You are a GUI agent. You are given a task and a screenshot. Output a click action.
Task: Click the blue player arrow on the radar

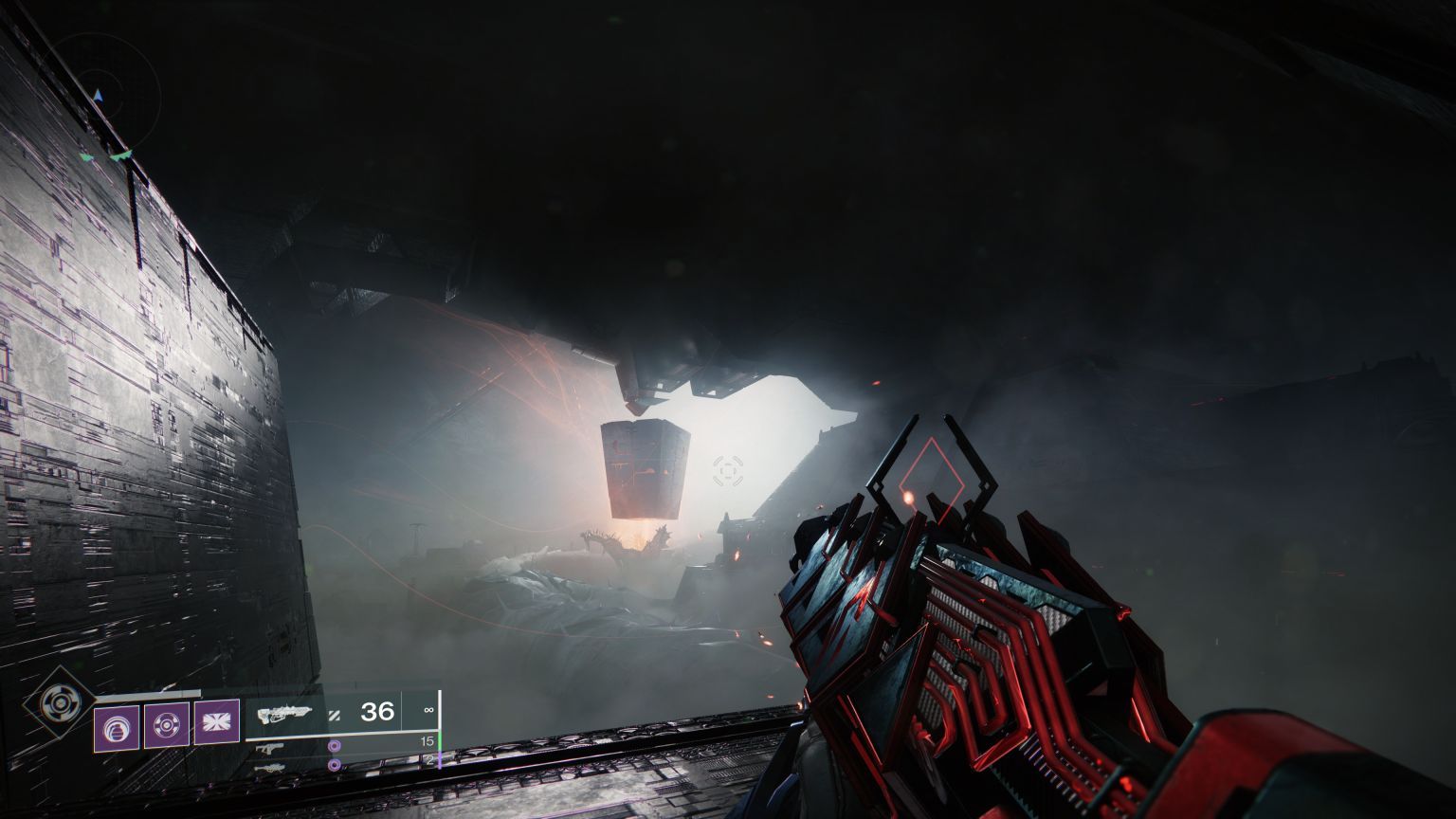[x=98, y=95]
